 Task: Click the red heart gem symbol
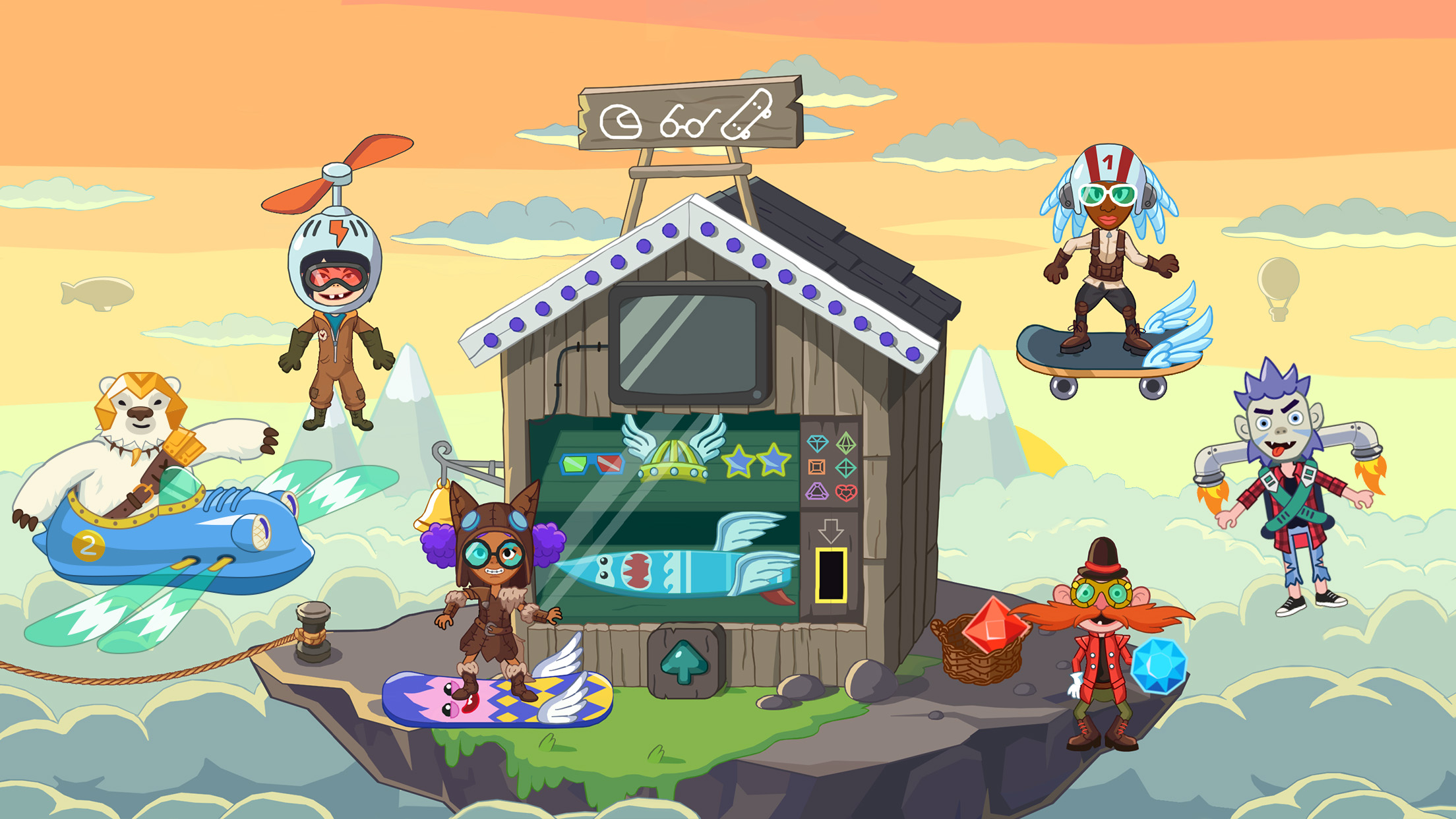click(846, 492)
